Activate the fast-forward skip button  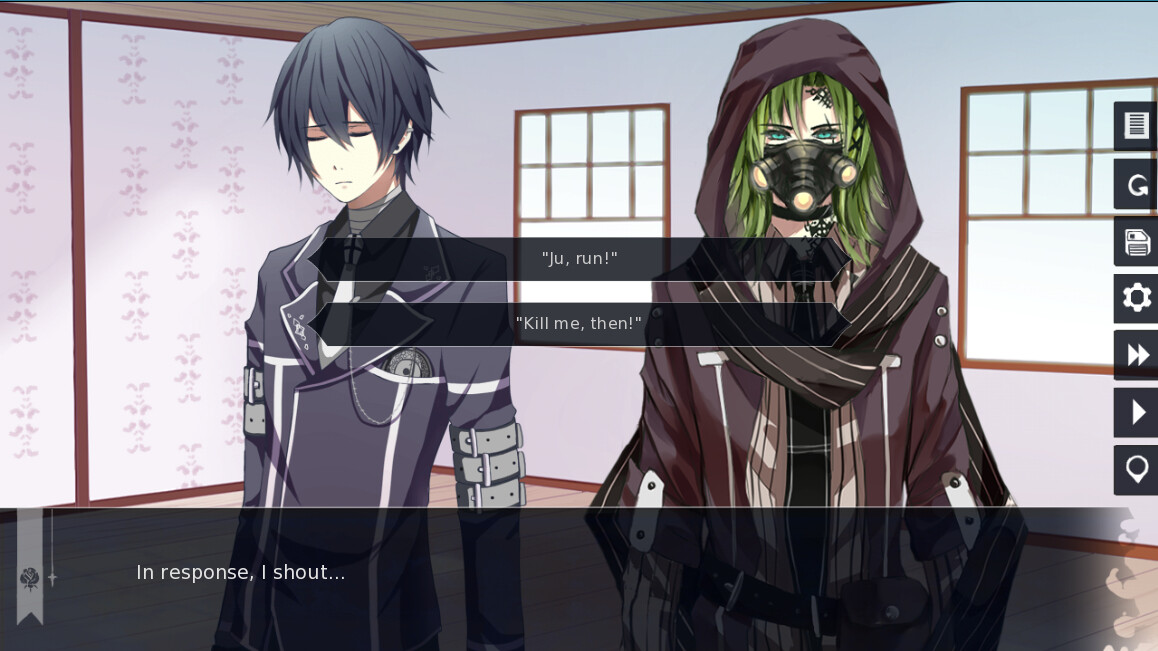[1136, 355]
